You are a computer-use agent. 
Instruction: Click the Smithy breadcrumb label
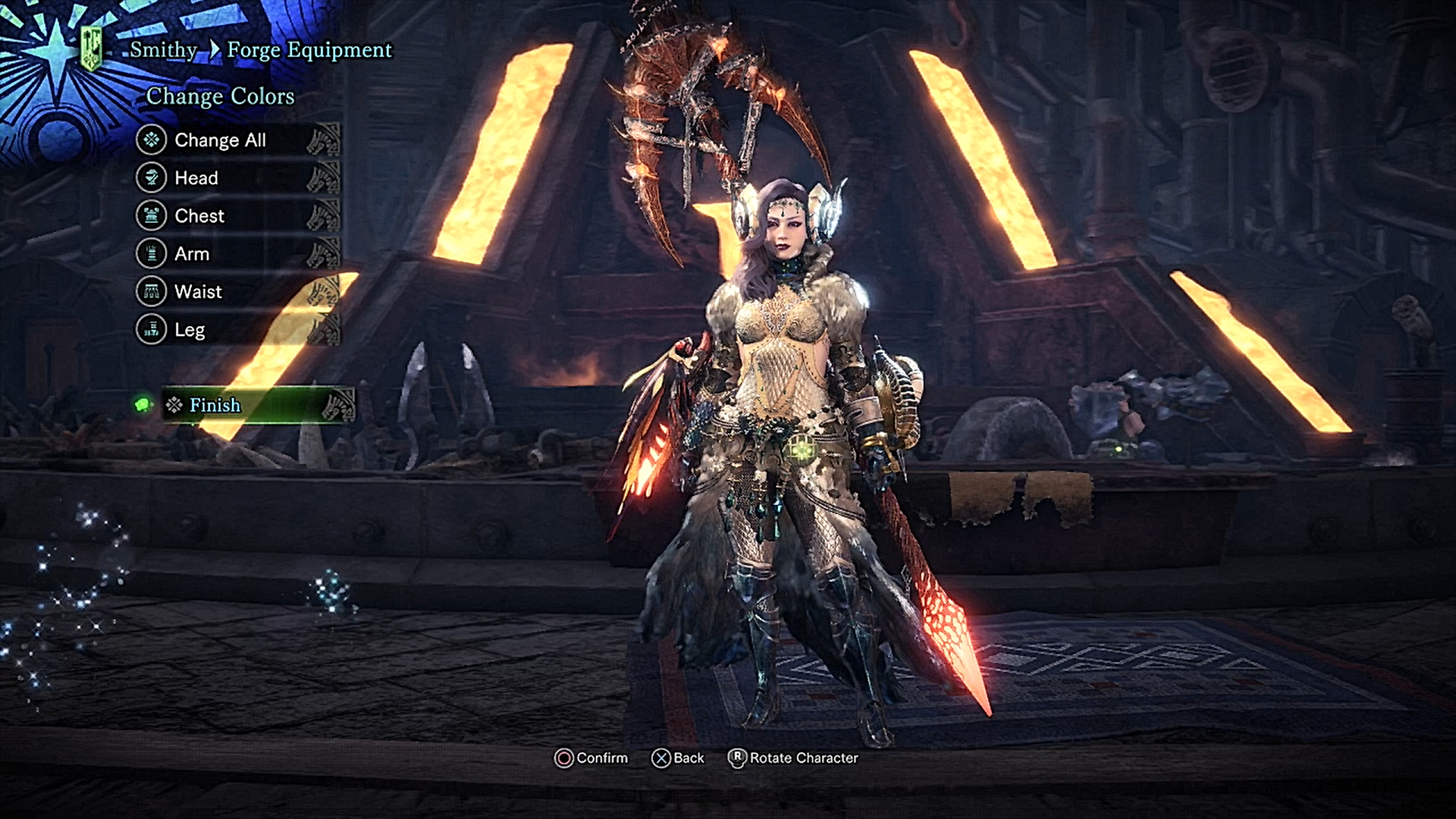point(161,51)
